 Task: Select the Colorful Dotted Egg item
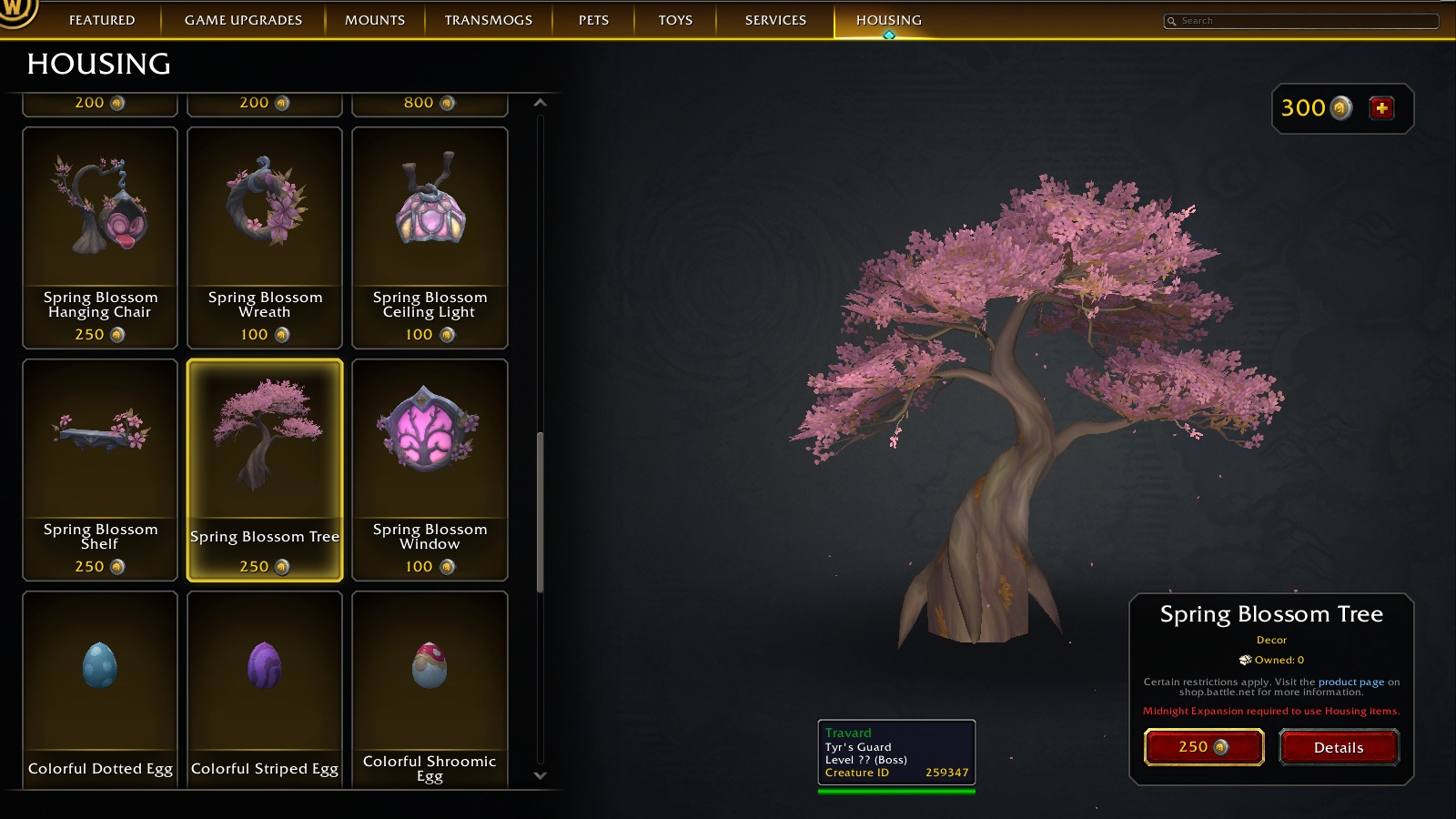tap(99, 673)
